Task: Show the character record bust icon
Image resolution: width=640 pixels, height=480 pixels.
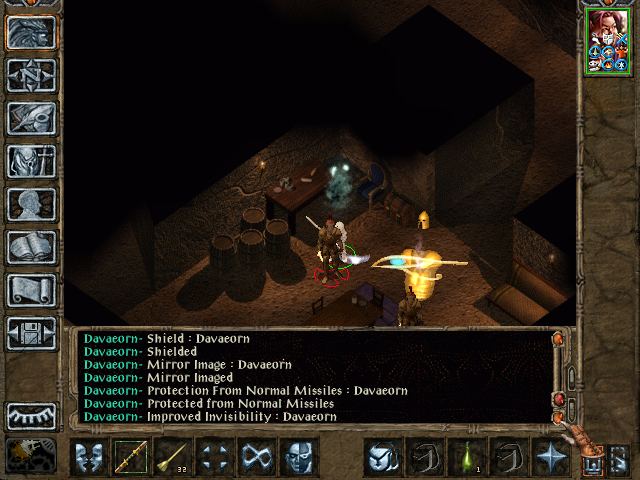Action: pyautogui.click(x=31, y=204)
